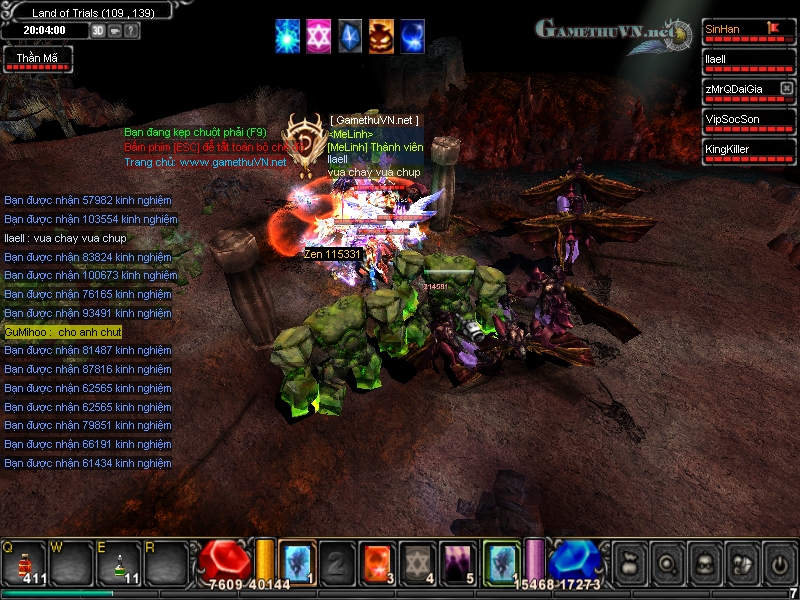Activate the orange fire skill in slot 3
This screenshot has width=800, height=600.
[377, 561]
